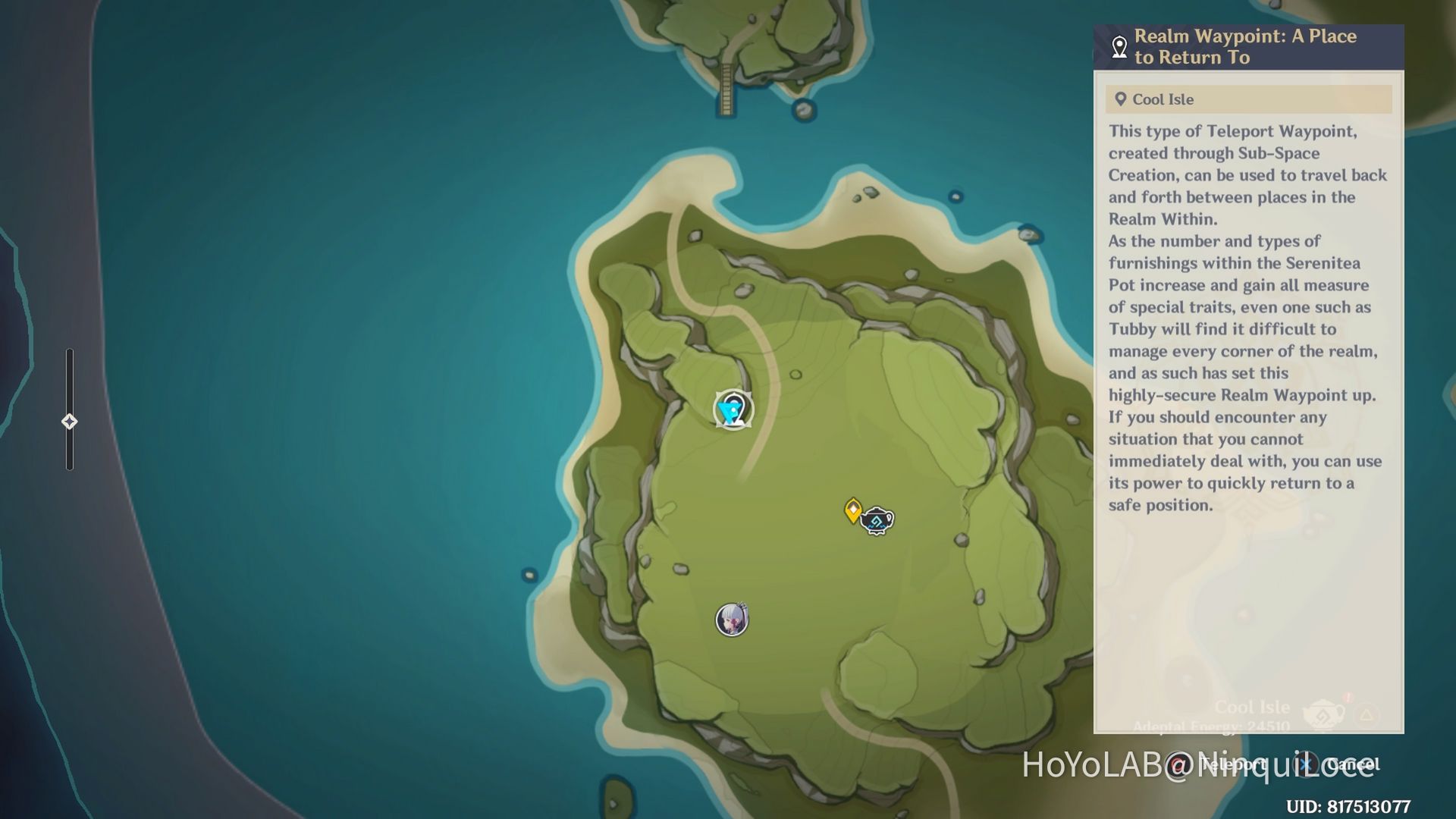Click the X icon beside the Cancel label

[x=1304, y=765]
